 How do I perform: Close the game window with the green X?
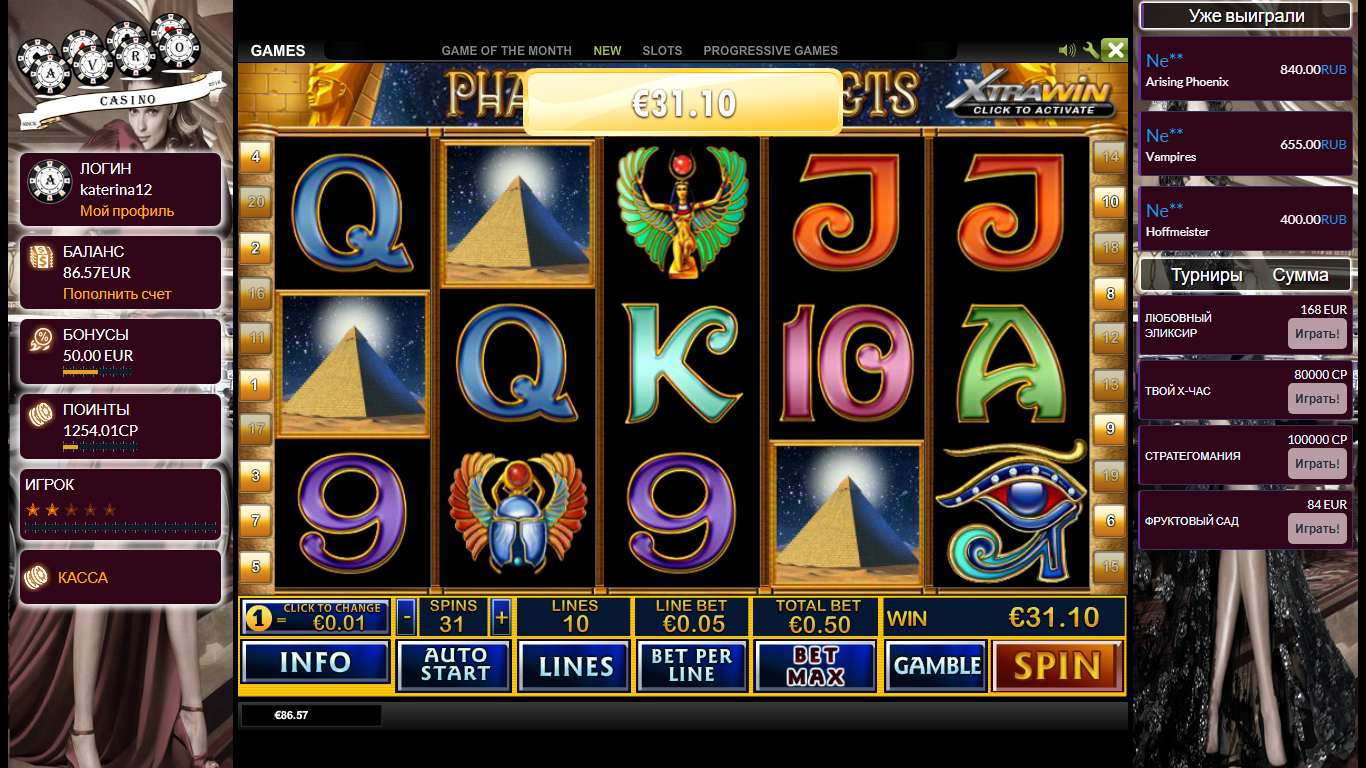(1115, 50)
